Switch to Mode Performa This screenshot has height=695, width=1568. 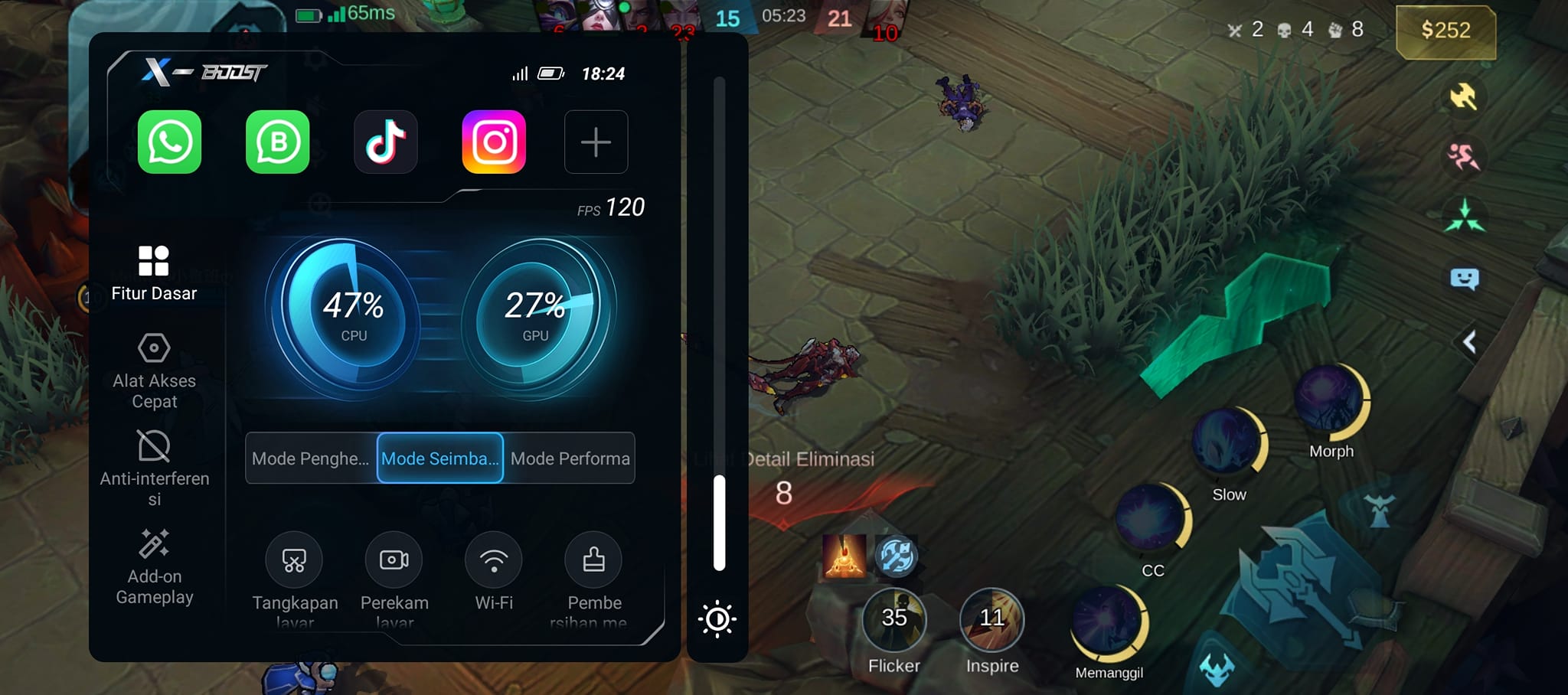[570, 458]
